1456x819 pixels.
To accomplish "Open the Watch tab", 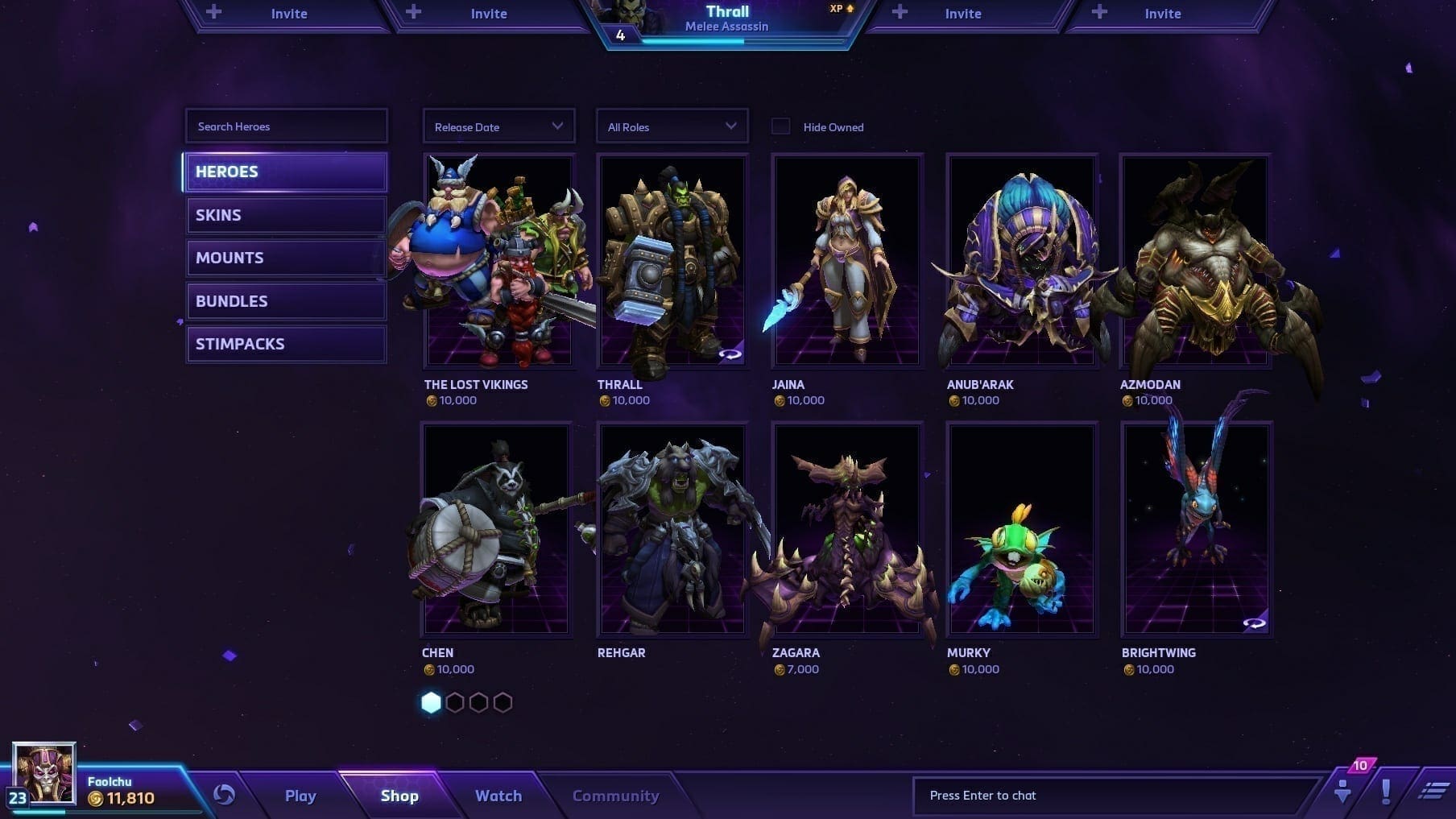I will 498,796.
